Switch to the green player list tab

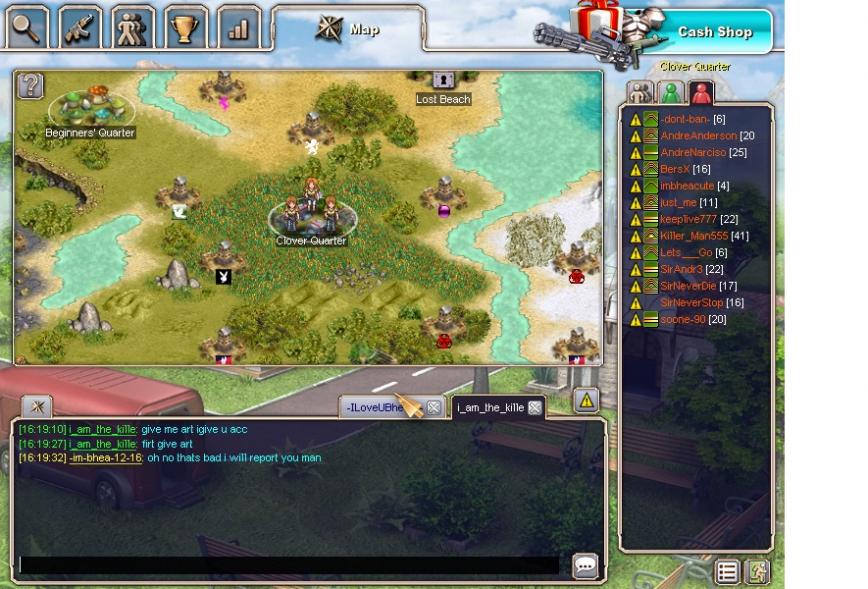pyautogui.click(x=670, y=92)
